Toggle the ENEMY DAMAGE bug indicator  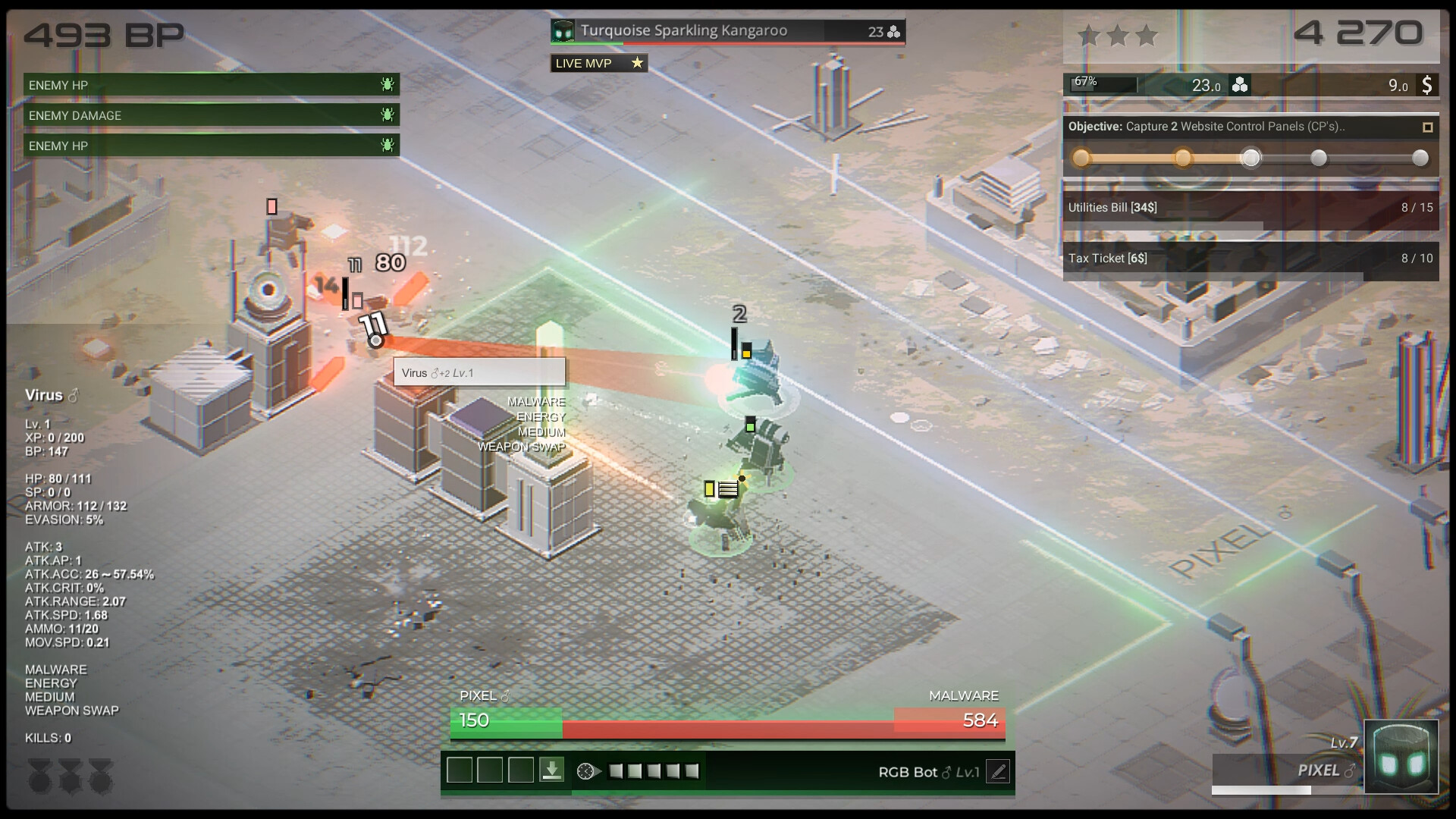(387, 115)
